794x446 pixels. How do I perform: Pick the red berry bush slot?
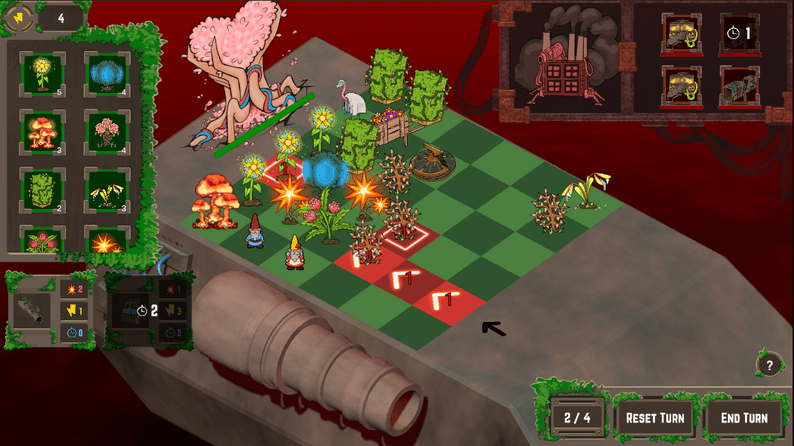43,242
